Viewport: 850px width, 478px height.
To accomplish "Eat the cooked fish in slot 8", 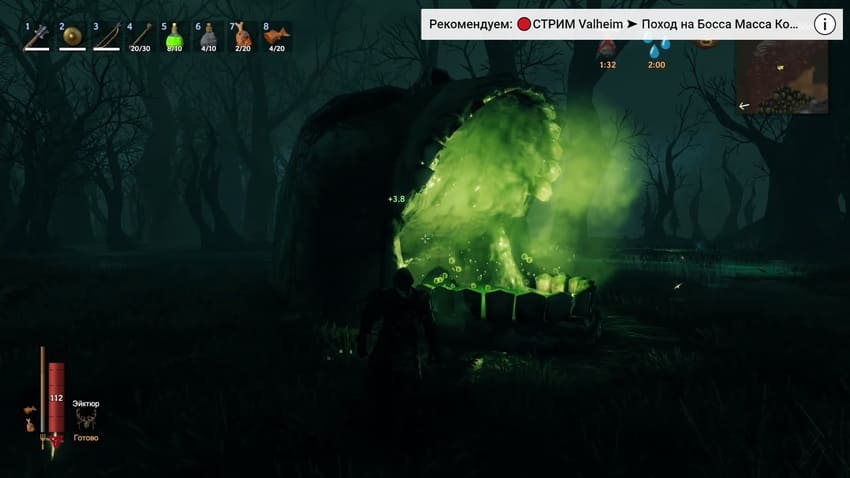I will point(276,37).
